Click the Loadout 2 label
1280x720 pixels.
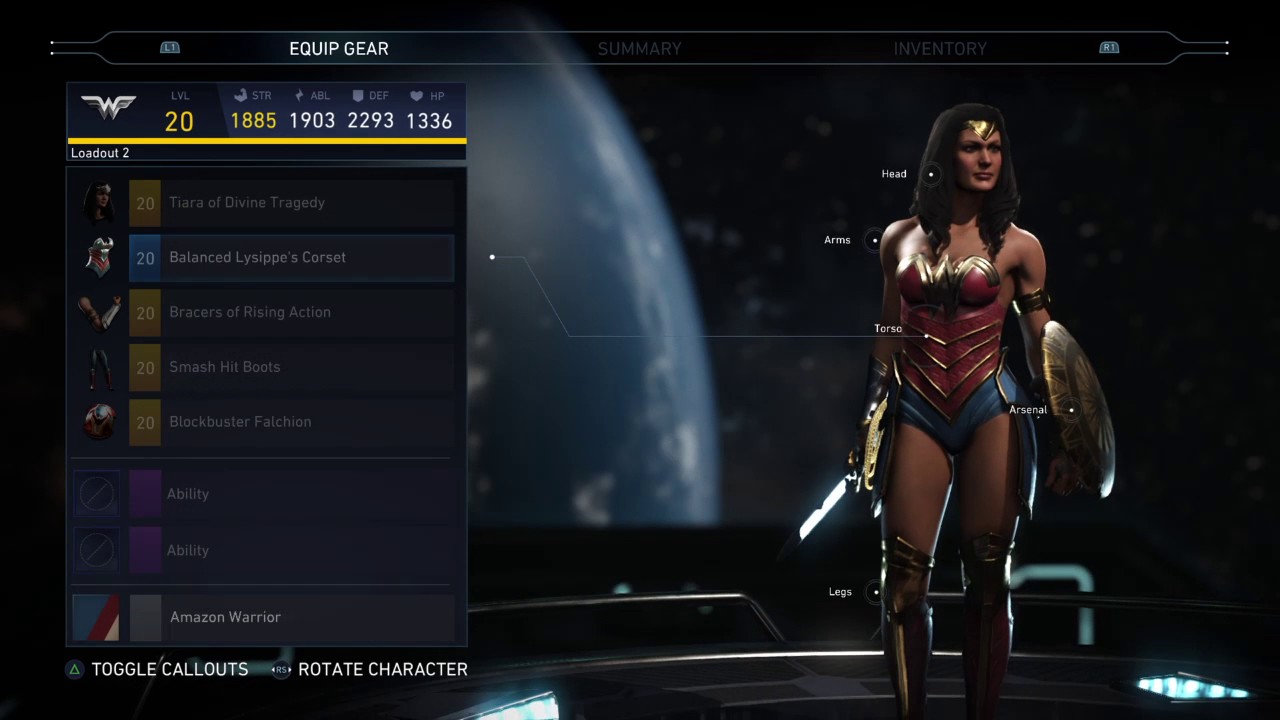[100, 153]
